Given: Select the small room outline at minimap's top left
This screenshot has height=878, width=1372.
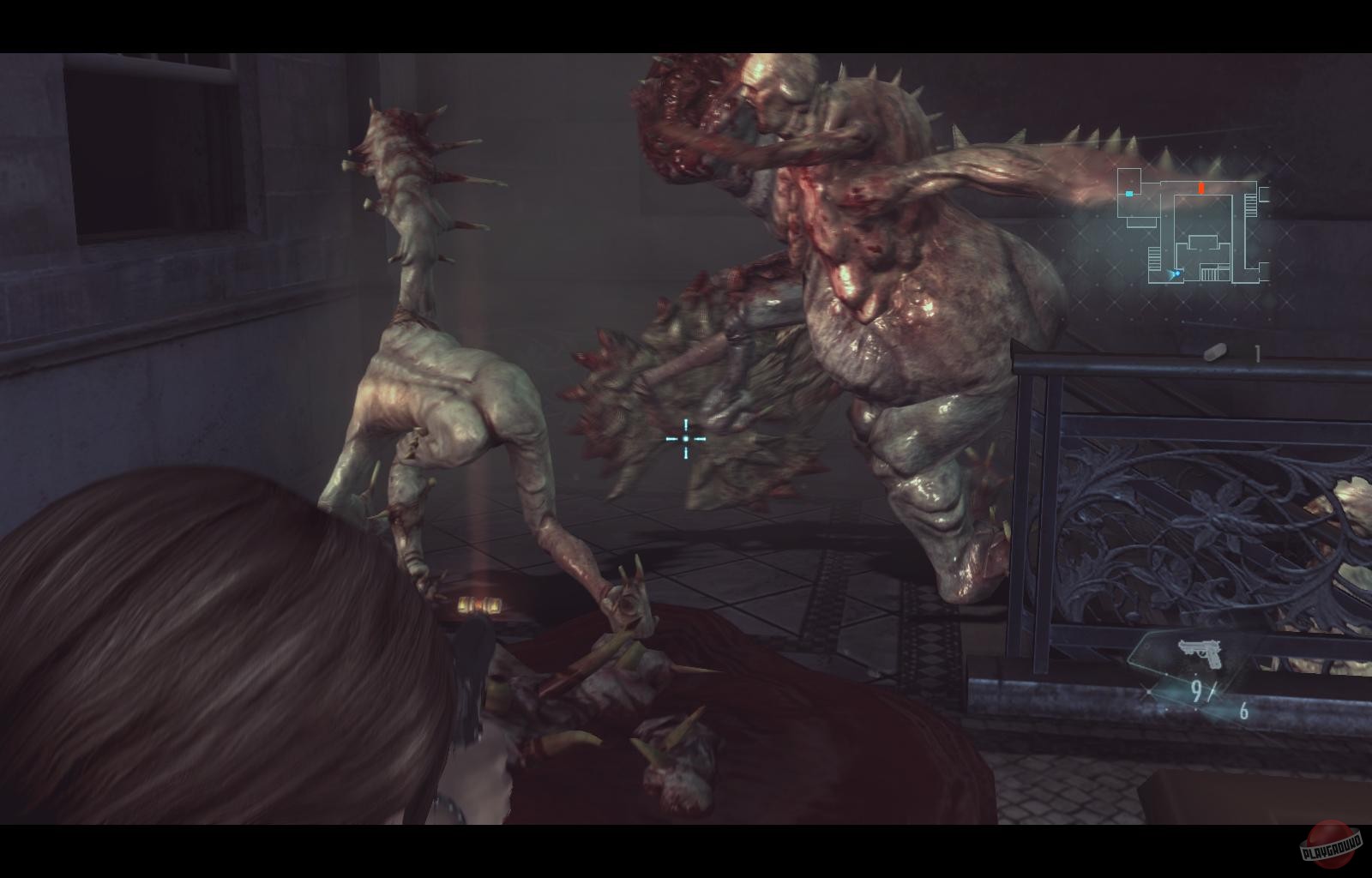Looking at the screenshot, I should (1129, 179).
